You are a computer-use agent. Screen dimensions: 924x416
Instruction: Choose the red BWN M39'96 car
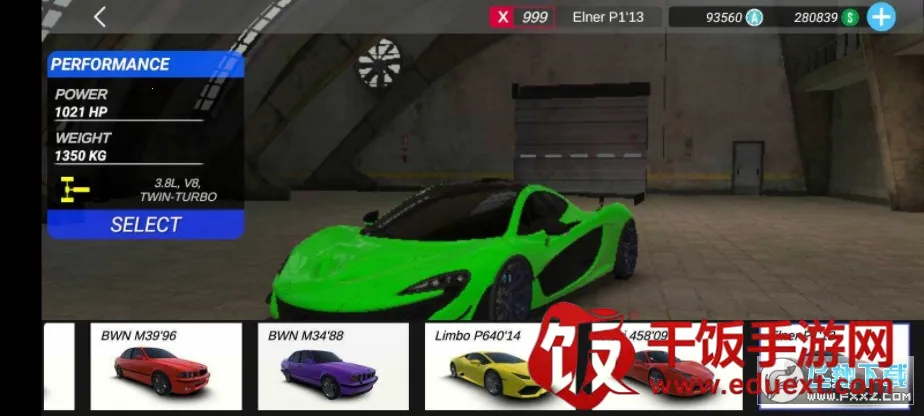pyautogui.click(x=166, y=366)
